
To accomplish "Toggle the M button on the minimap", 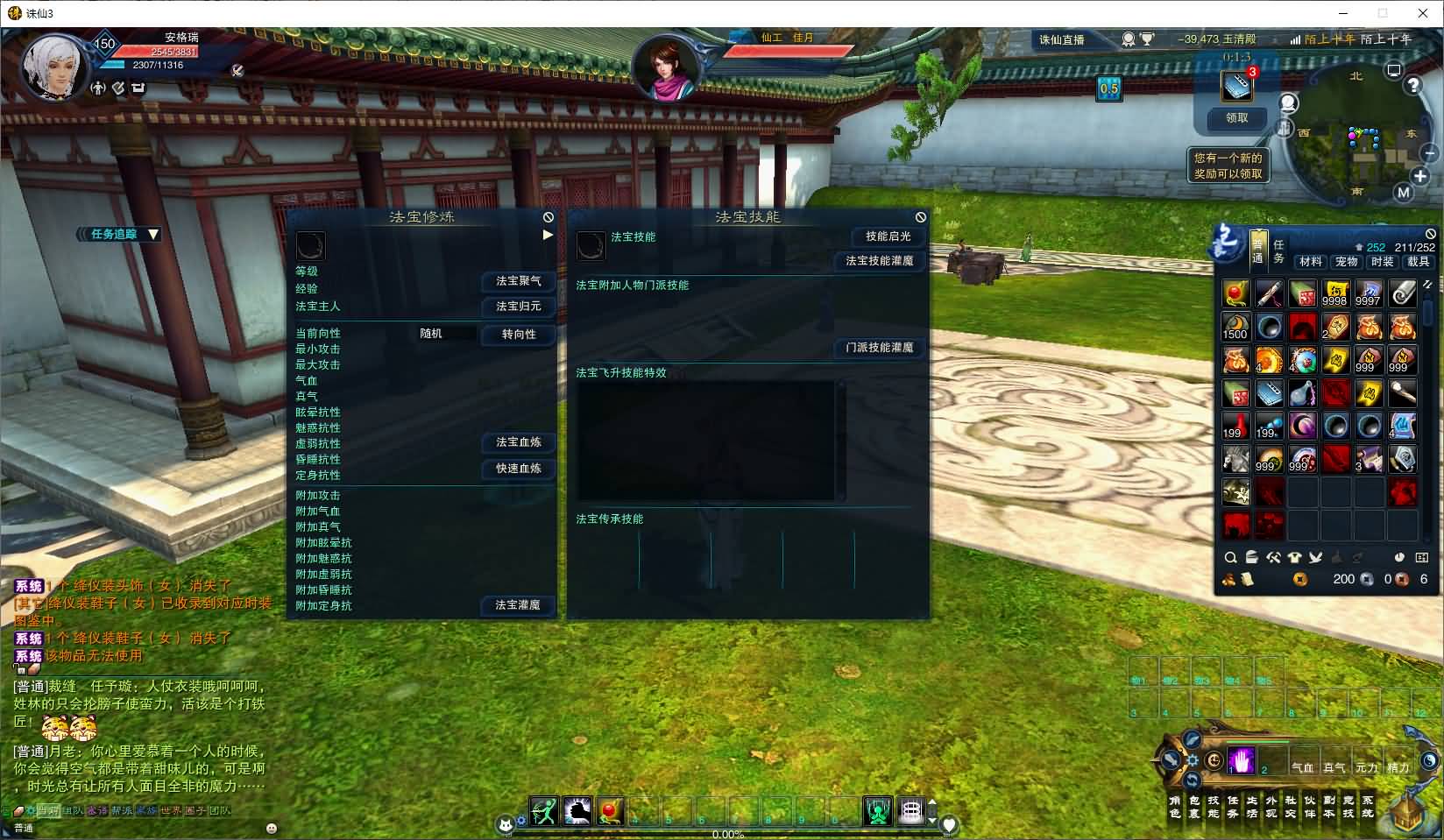I will (1403, 192).
